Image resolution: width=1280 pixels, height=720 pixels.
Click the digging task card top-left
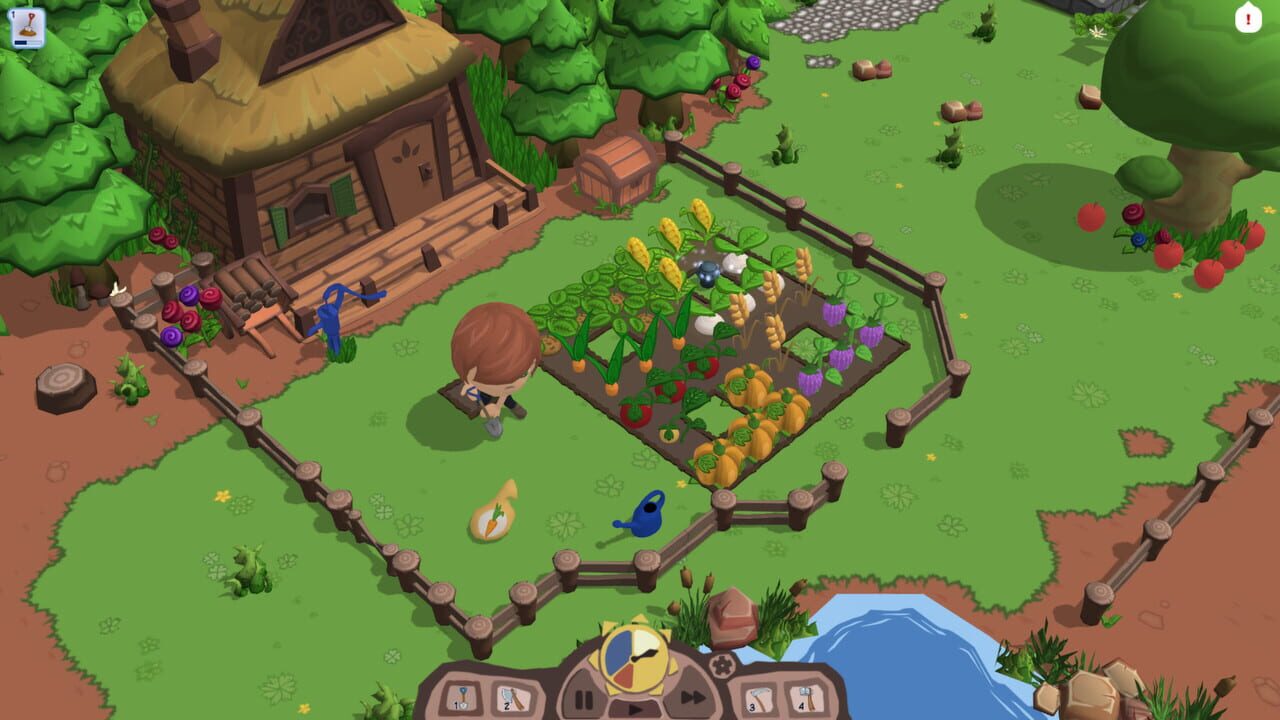(x=28, y=23)
